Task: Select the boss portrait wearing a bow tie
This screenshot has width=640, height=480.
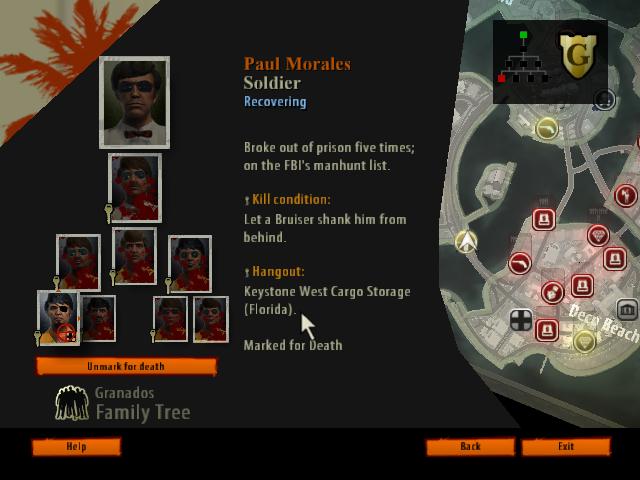Action: tap(134, 102)
